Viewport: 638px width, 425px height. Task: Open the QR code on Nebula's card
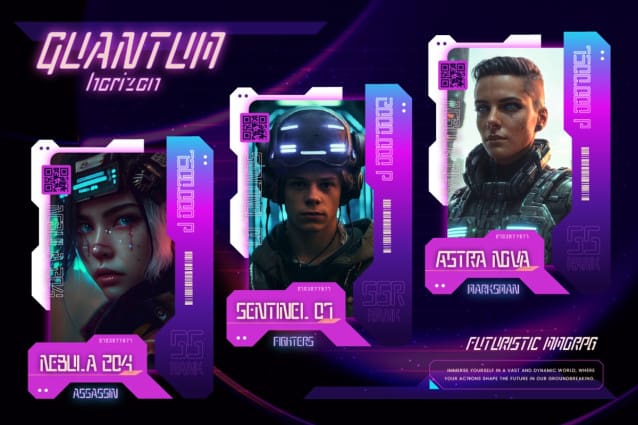pyautogui.click(x=56, y=179)
